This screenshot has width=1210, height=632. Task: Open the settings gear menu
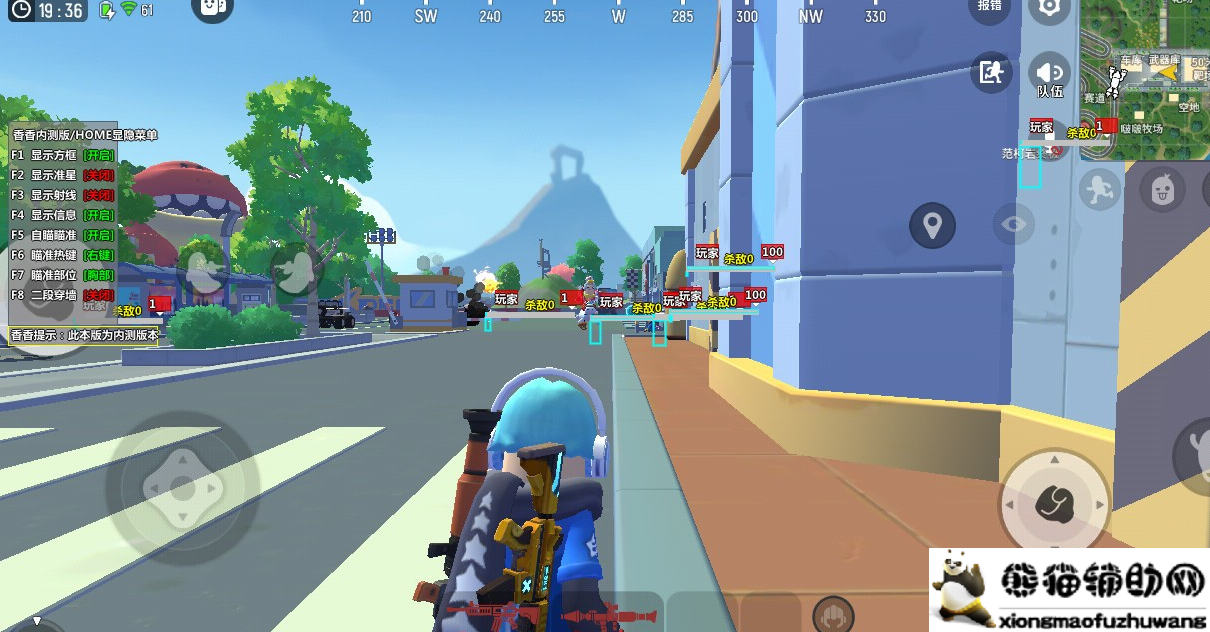(1049, 8)
